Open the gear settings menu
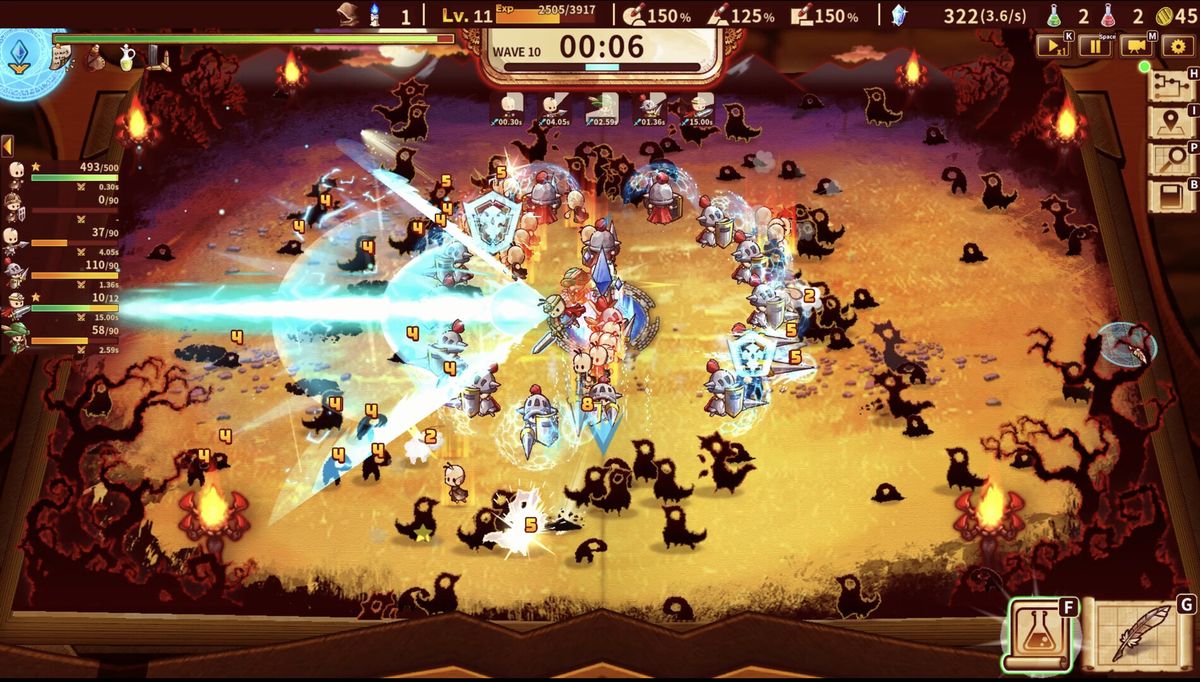Image resolution: width=1200 pixels, height=682 pixels. click(x=1178, y=46)
